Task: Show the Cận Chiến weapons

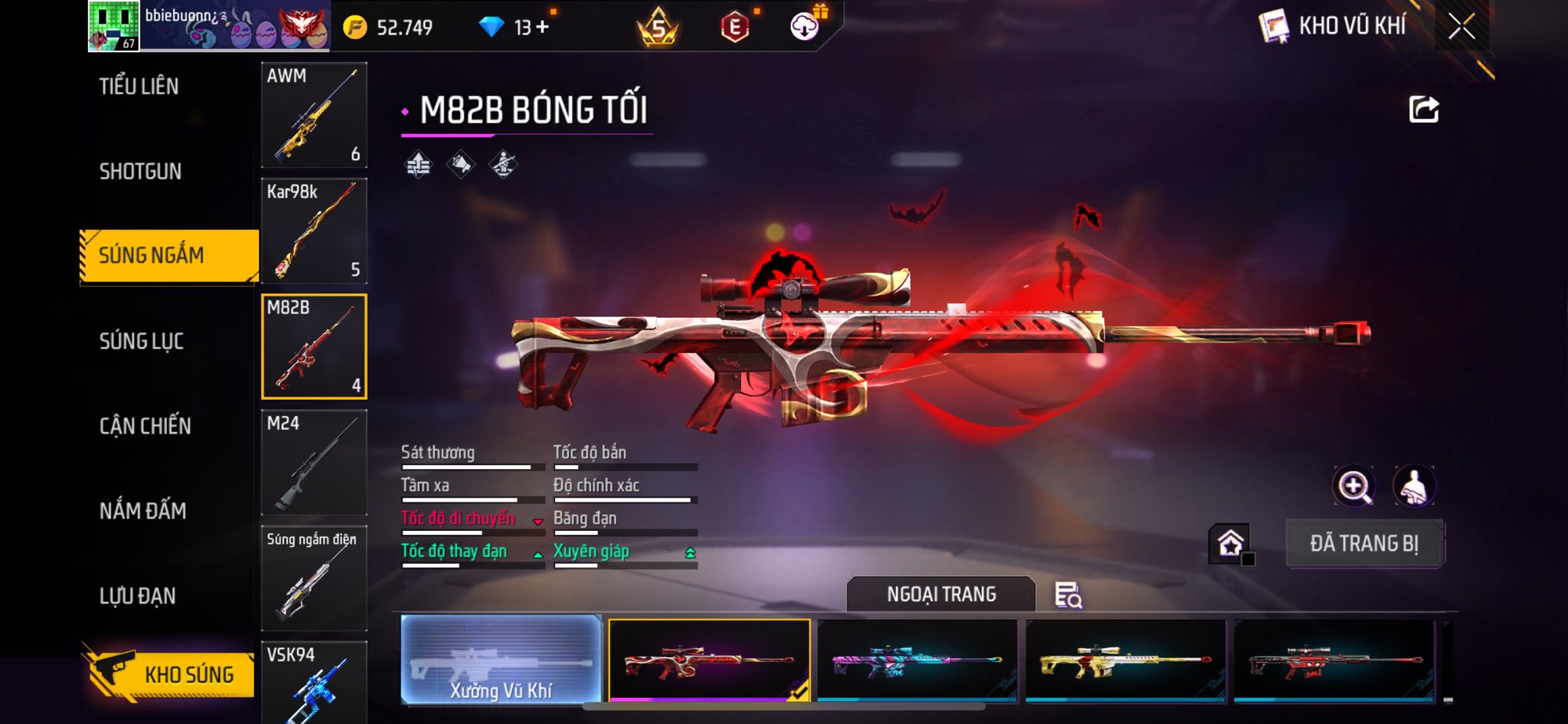Action: 145,426
